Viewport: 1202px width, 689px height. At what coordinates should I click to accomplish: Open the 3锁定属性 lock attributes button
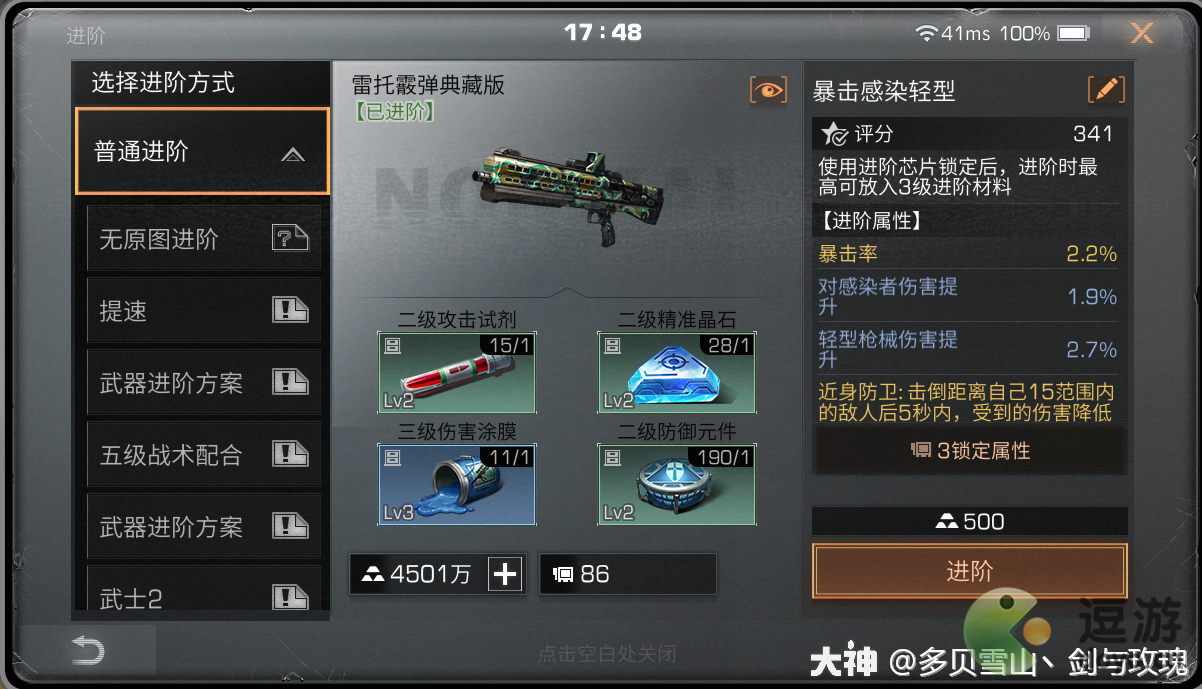969,451
